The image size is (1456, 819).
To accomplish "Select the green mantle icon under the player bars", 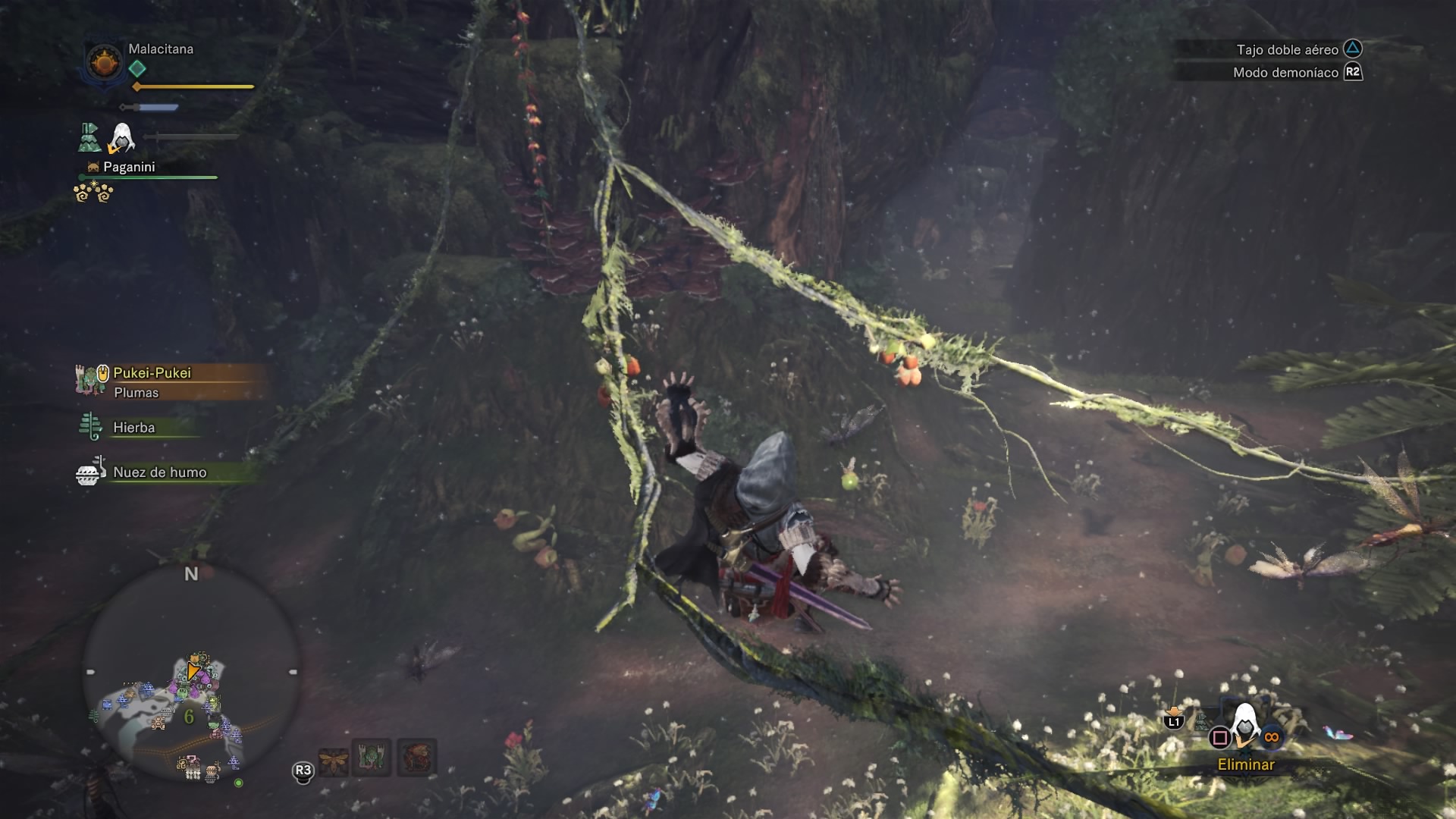I will (x=89, y=137).
